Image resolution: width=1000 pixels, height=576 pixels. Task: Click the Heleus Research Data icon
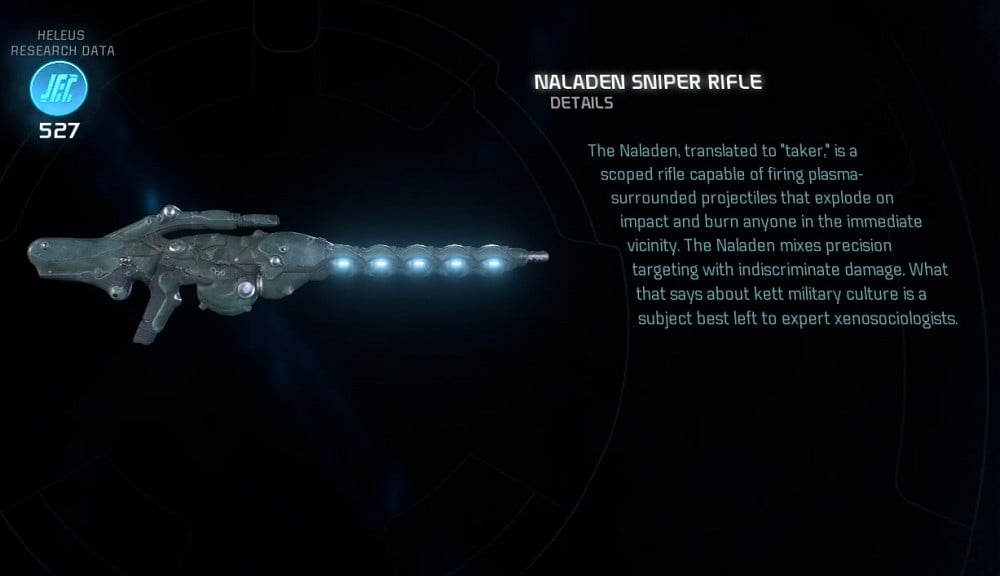pos(59,88)
